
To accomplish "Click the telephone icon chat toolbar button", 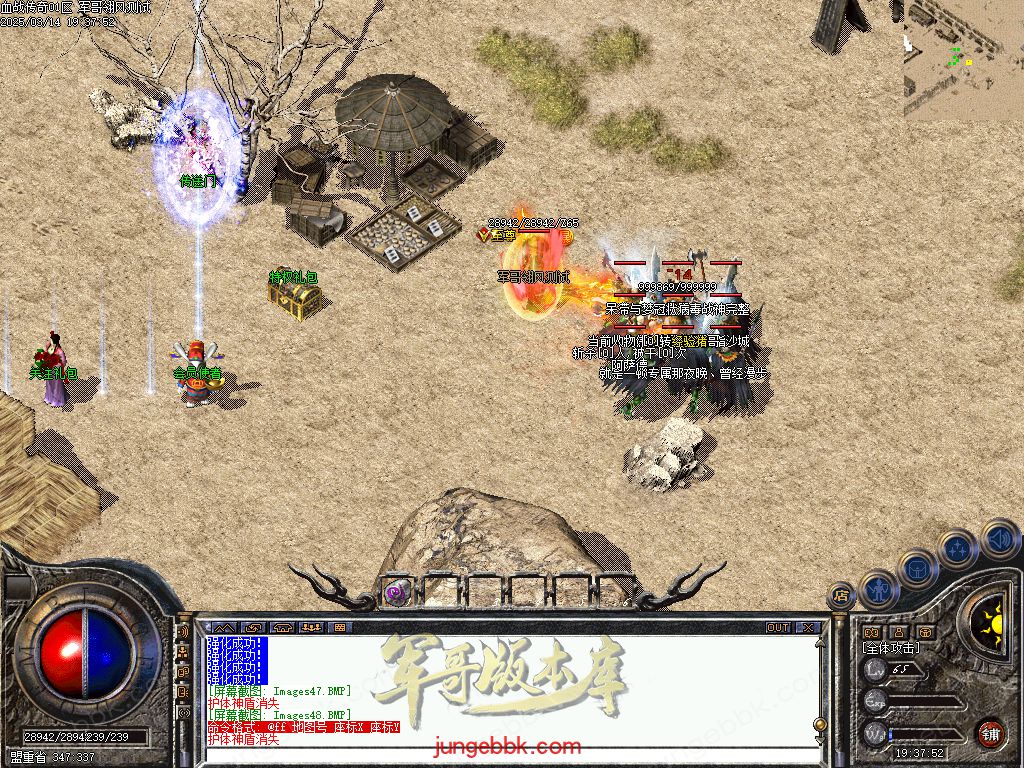I will pyautogui.click(x=282, y=628).
